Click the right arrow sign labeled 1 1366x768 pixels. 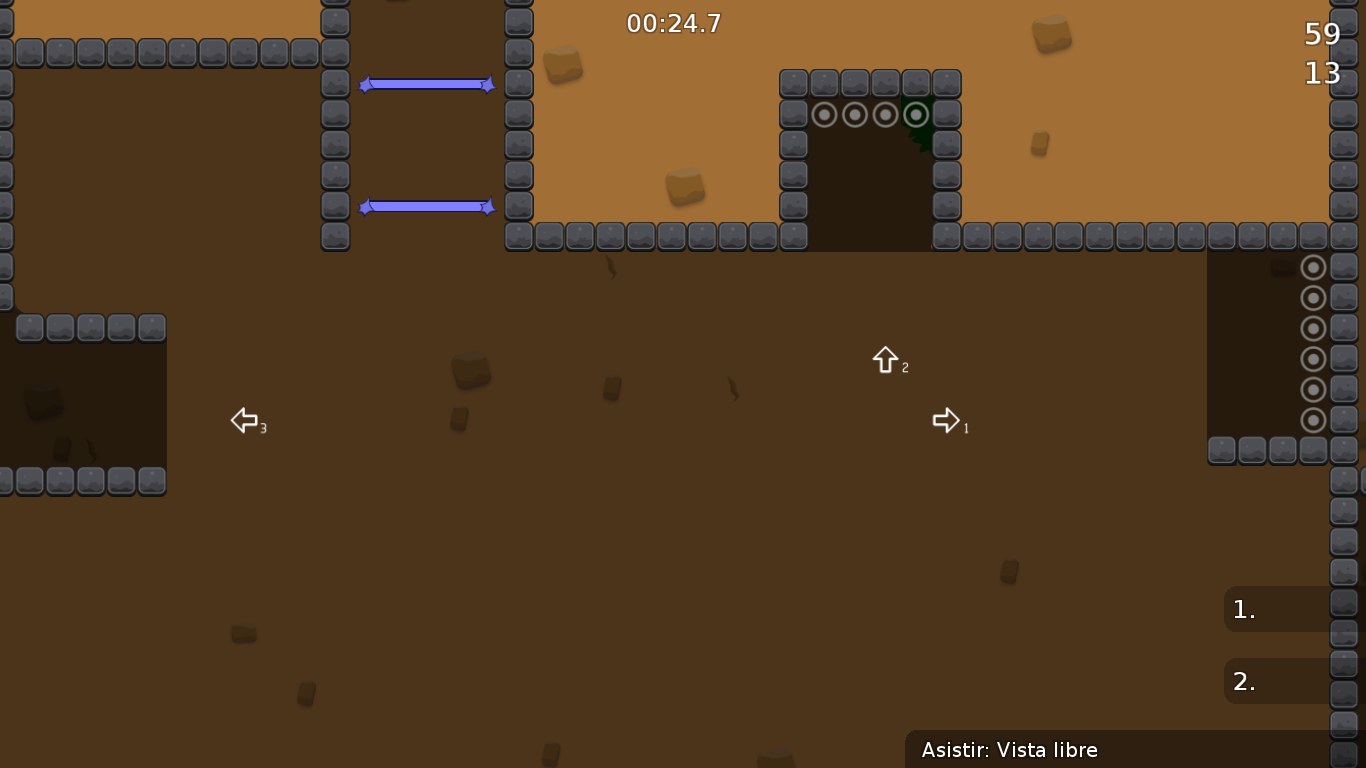click(x=946, y=420)
